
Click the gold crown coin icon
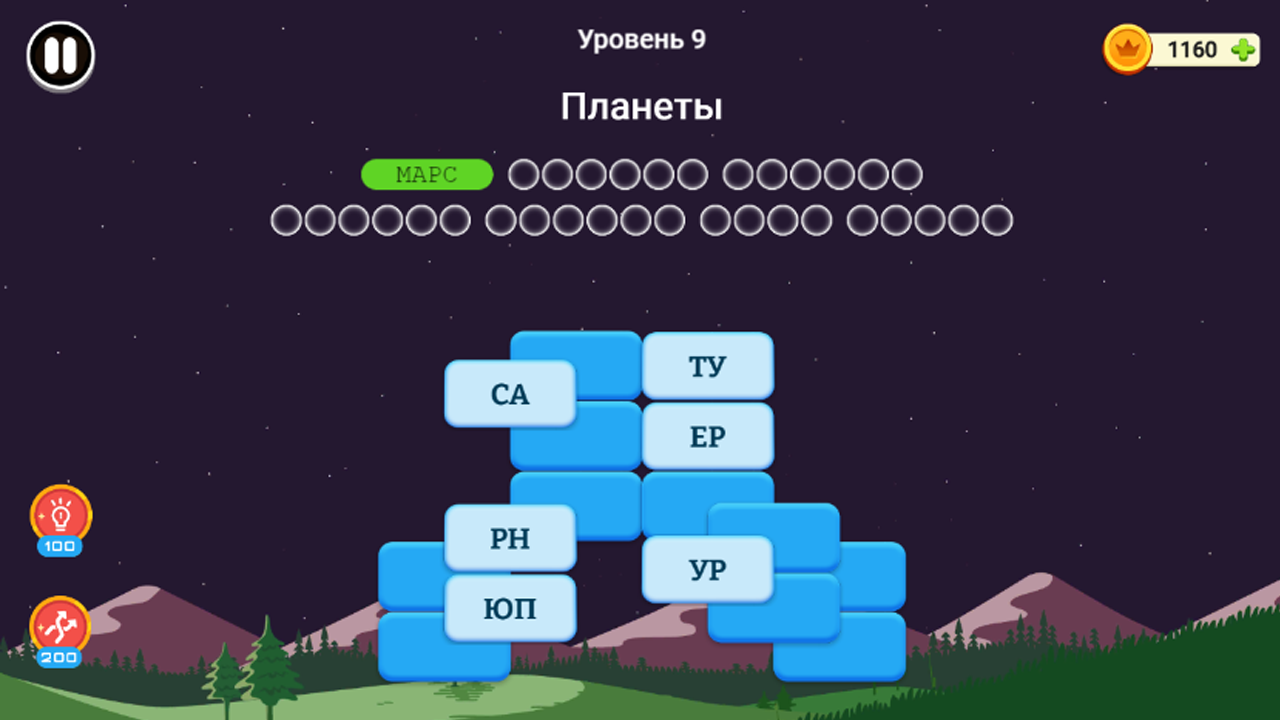point(1126,50)
